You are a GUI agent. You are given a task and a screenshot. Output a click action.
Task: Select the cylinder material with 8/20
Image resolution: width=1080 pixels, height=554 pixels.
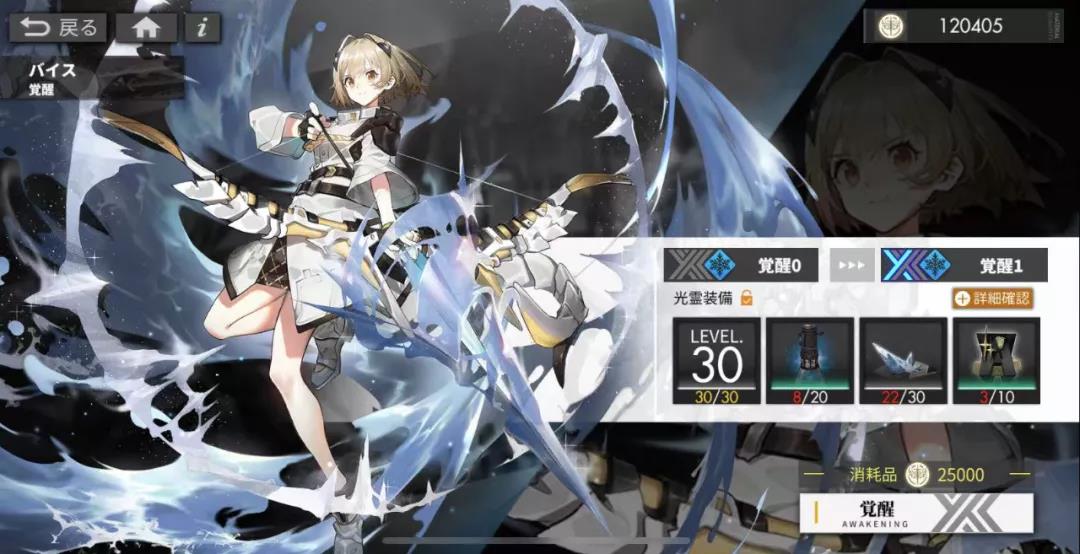(810, 360)
